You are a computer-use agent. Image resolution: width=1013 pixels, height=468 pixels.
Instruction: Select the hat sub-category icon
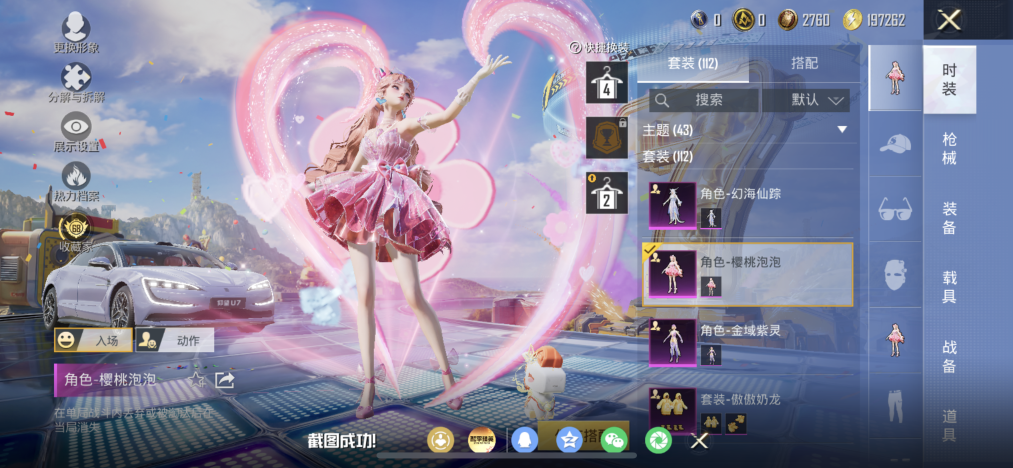895,146
